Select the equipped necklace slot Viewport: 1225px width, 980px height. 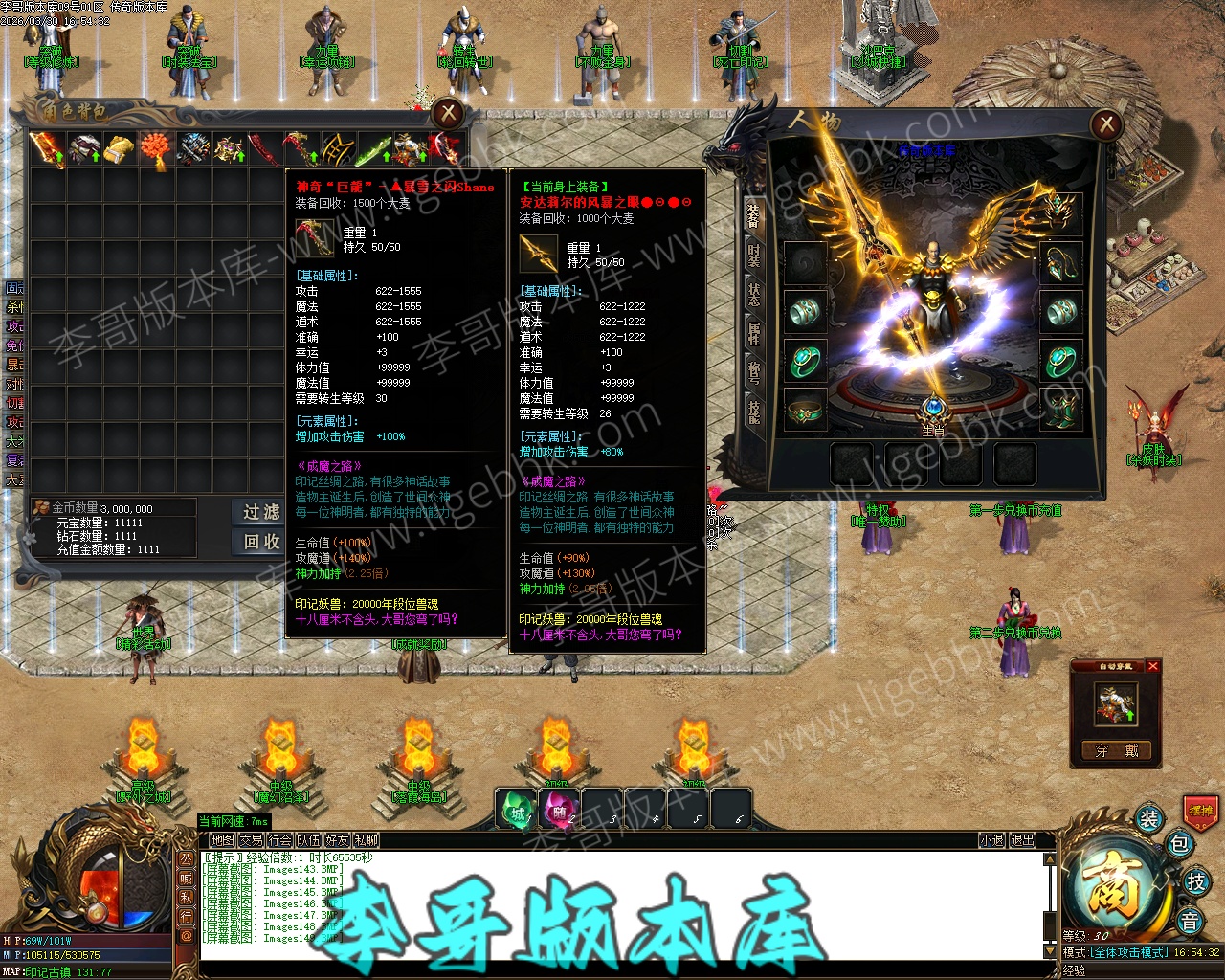[1059, 261]
